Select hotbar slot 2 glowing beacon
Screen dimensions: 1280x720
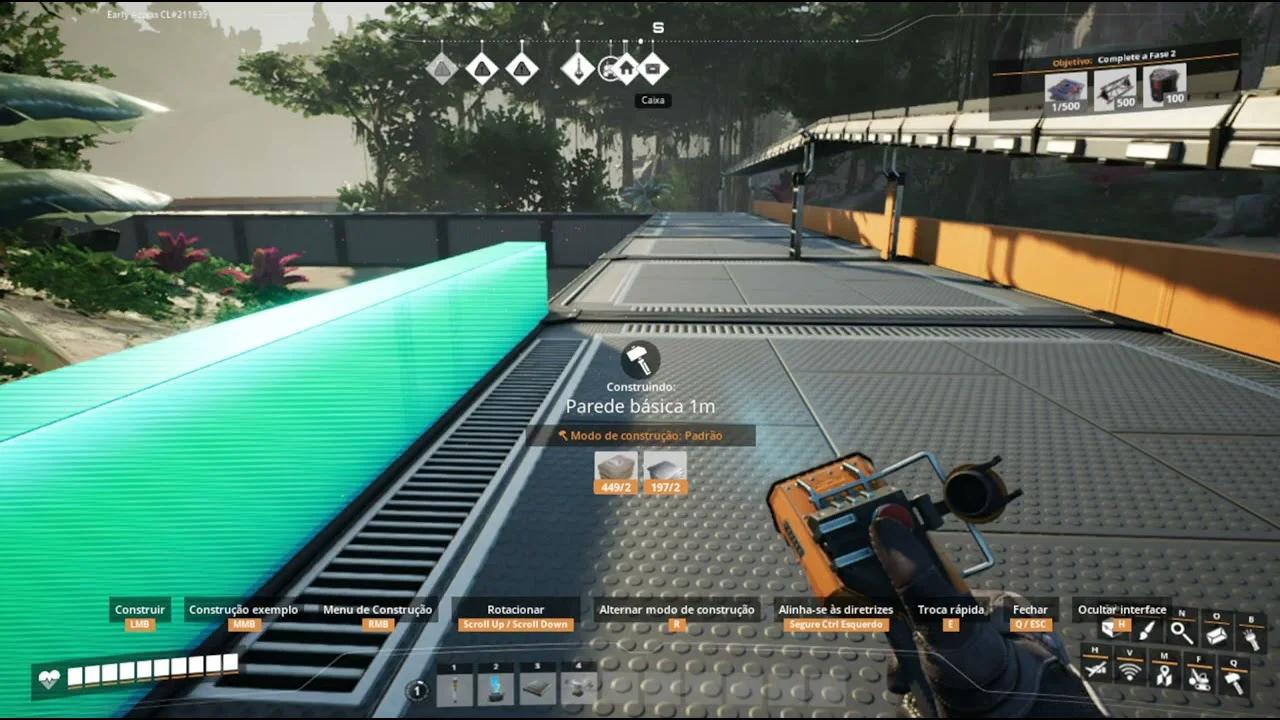point(498,688)
